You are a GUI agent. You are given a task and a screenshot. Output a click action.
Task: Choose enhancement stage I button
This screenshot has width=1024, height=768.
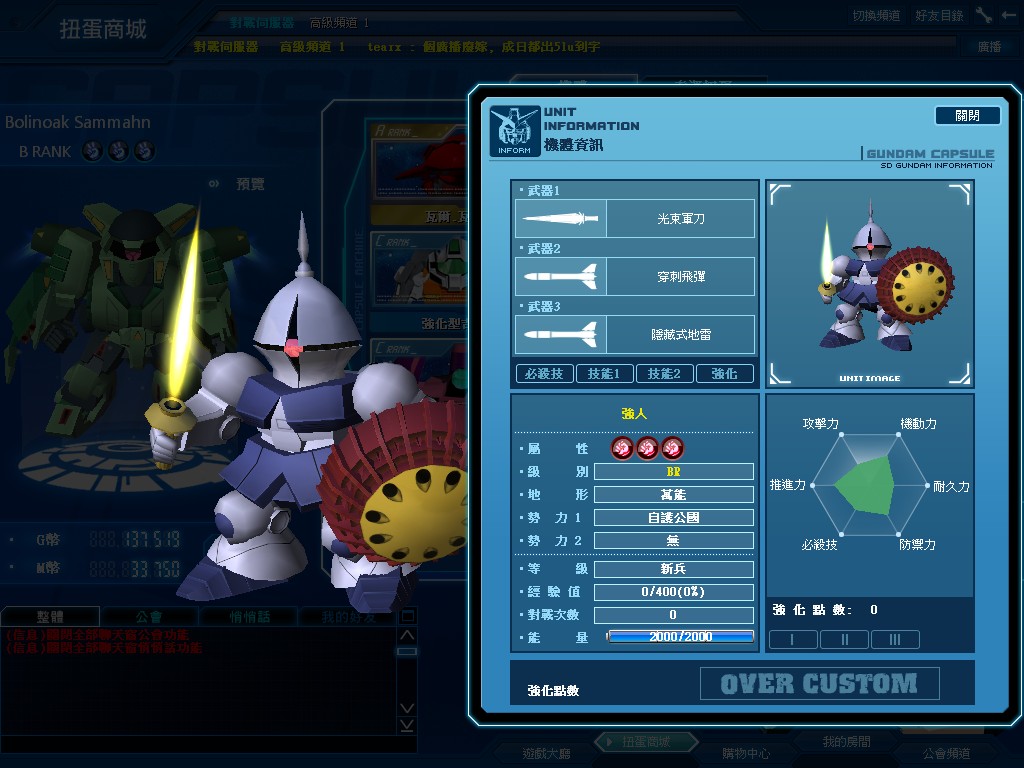coord(792,640)
